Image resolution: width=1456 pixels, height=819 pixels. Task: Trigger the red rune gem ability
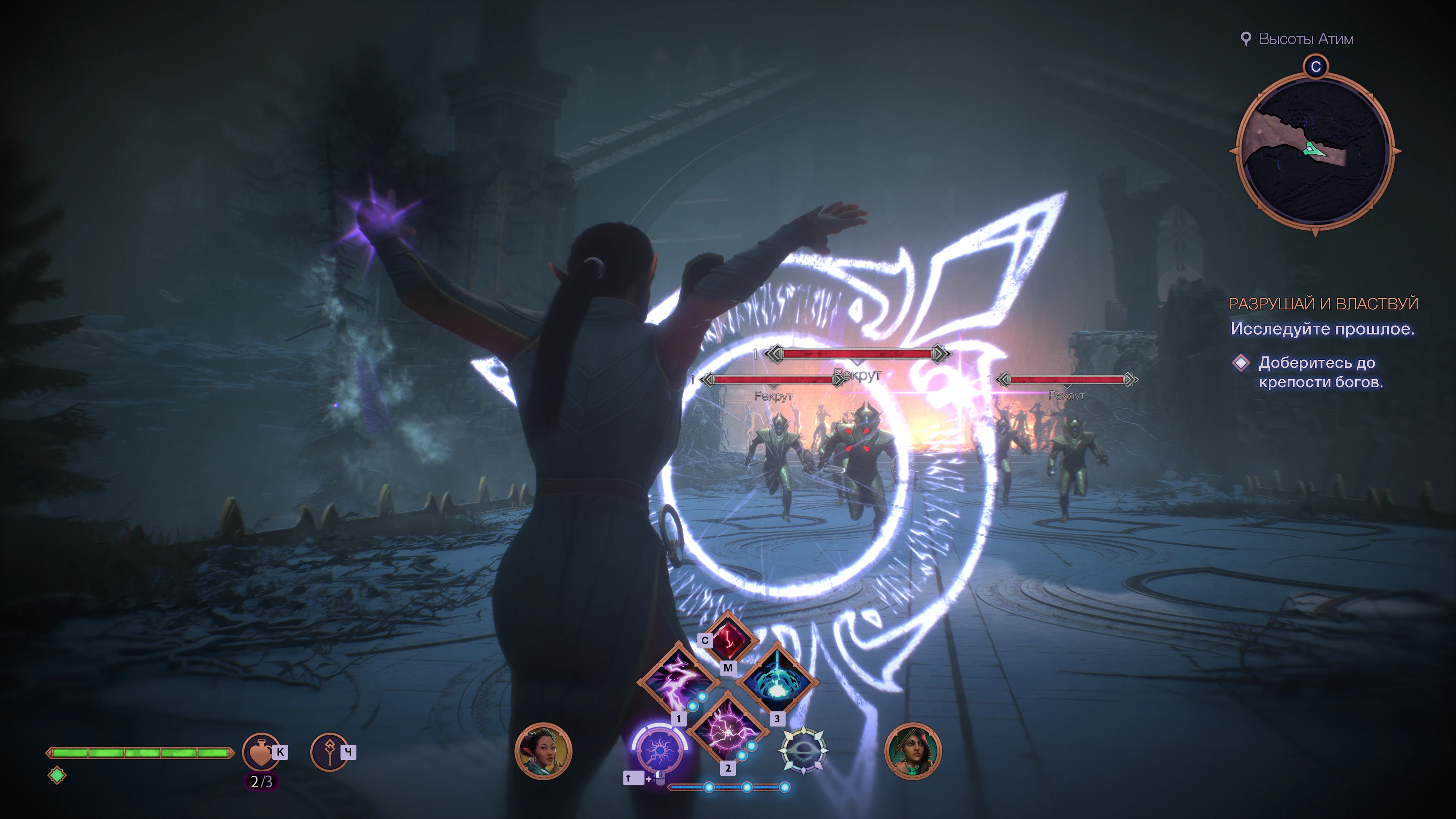click(x=728, y=639)
